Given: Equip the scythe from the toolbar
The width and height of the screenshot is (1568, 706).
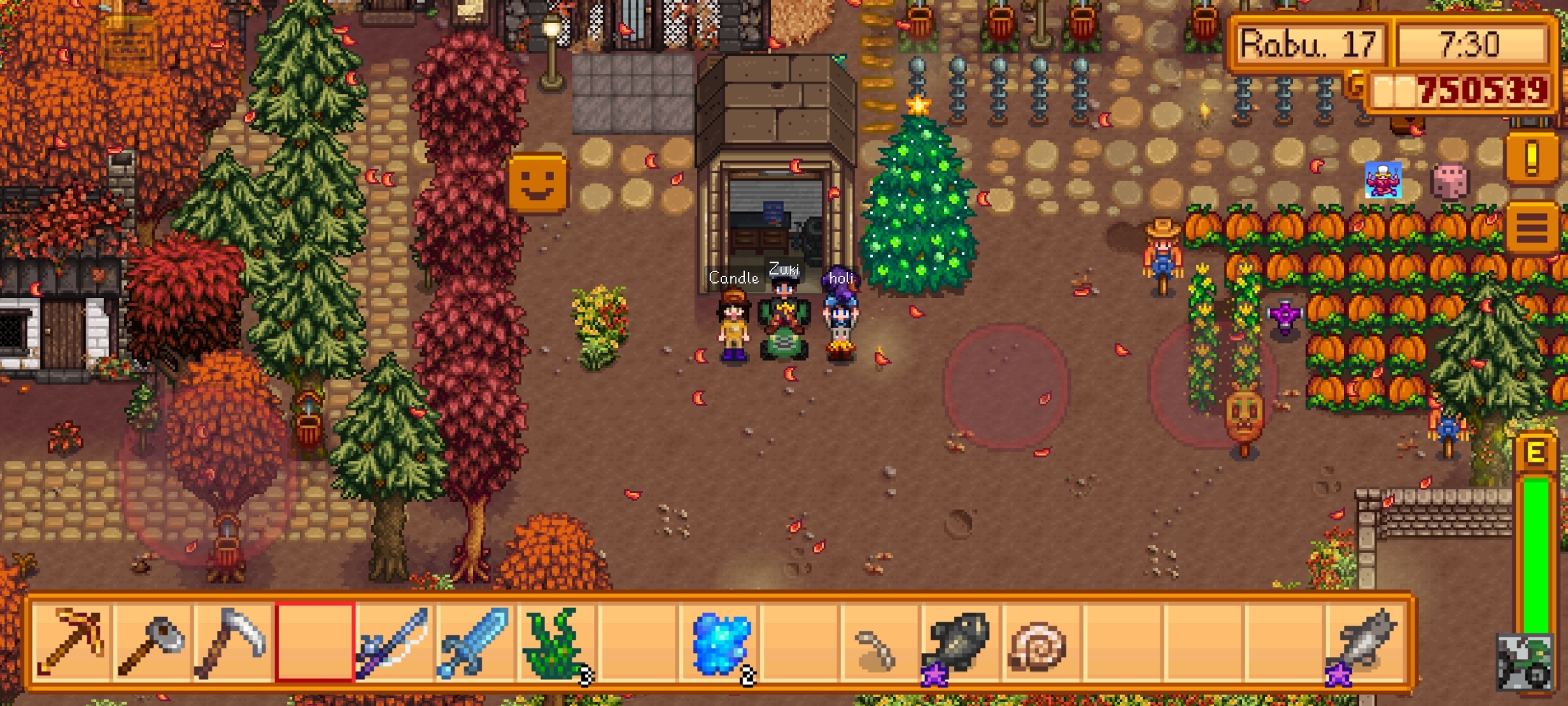Looking at the screenshot, I should [x=233, y=642].
